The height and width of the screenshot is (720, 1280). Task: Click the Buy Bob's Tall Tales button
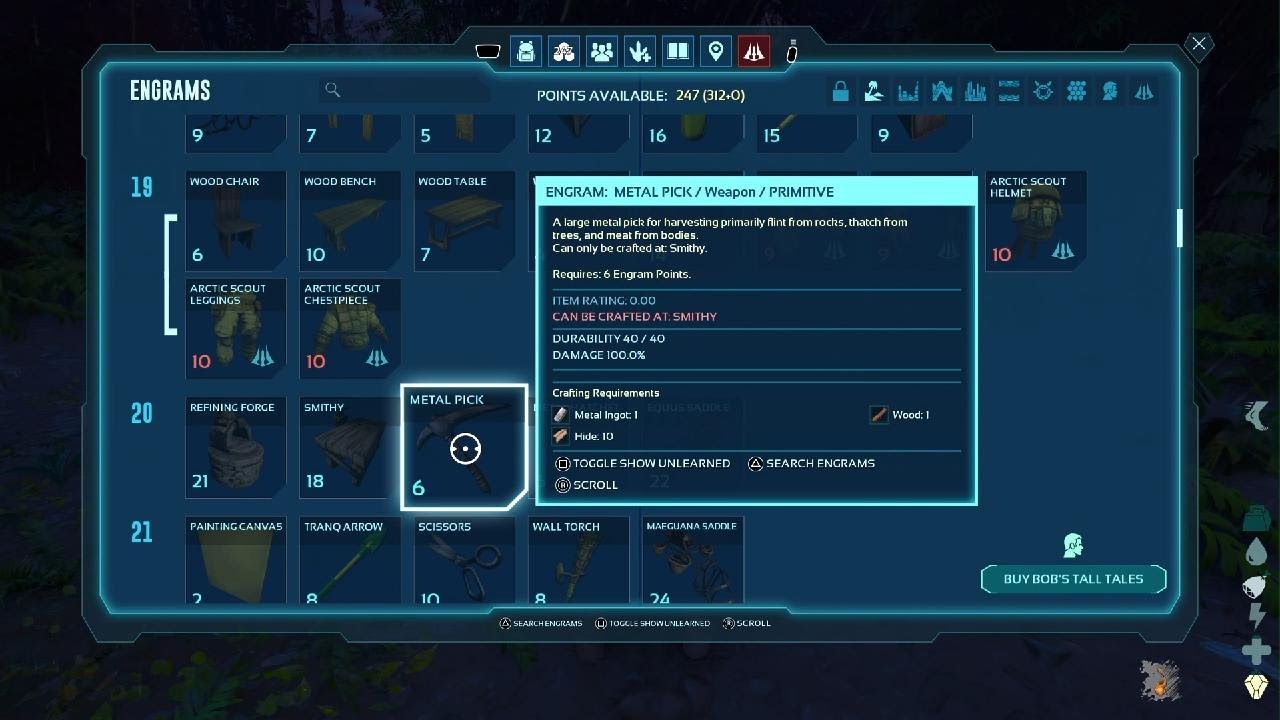[x=1073, y=579]
